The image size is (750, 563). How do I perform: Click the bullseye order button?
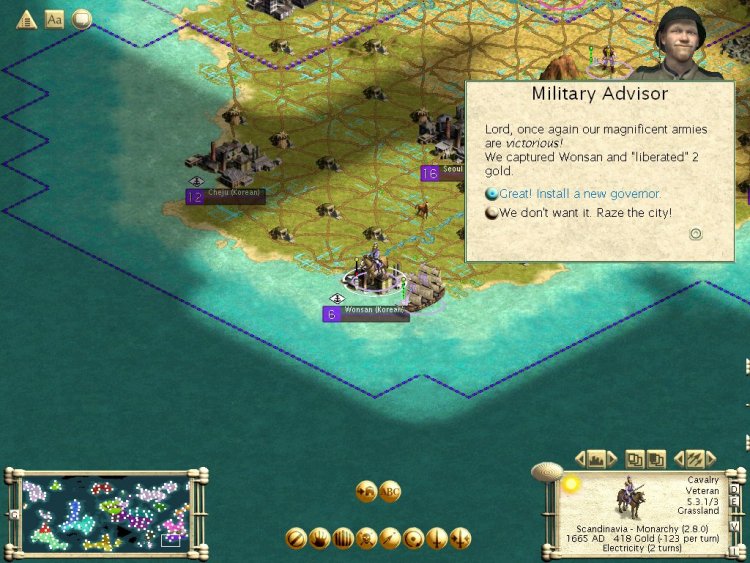pos(413,538)
